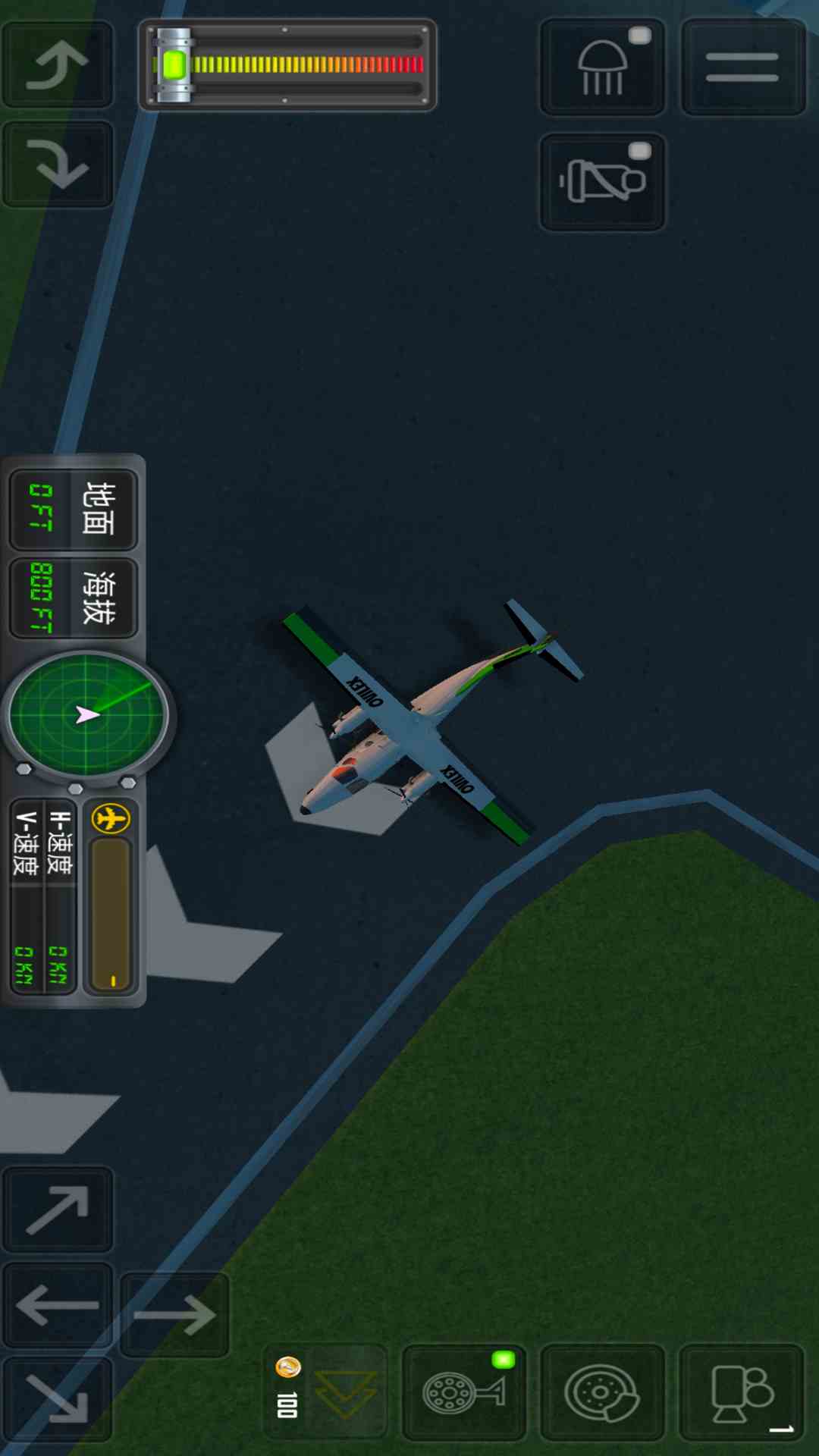Tap the diagonal down-right arrow control
This screenshot has width=819, height=1456.
(58, 1399)
